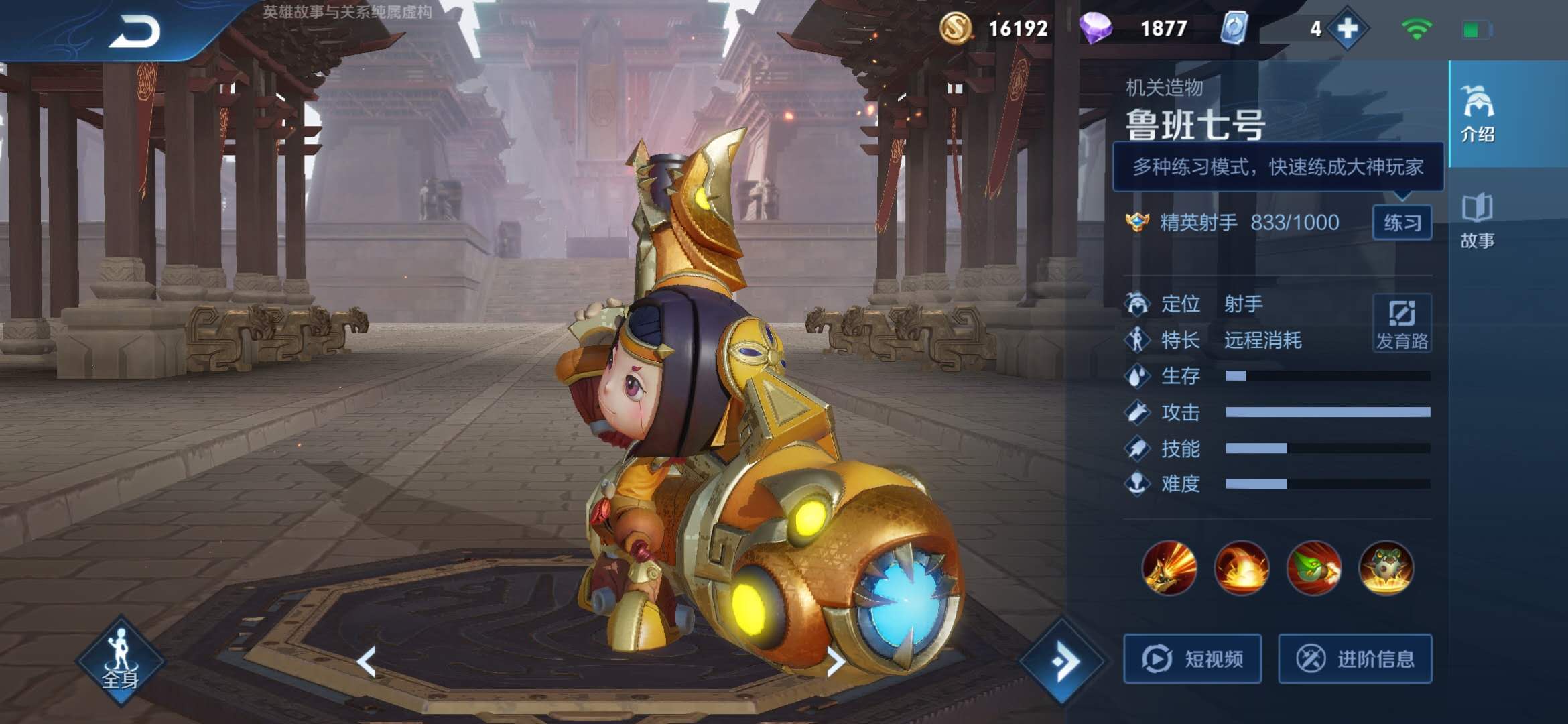1568x724 pixels.
Task: Show the next hero with right arrow
Action: 836,662
